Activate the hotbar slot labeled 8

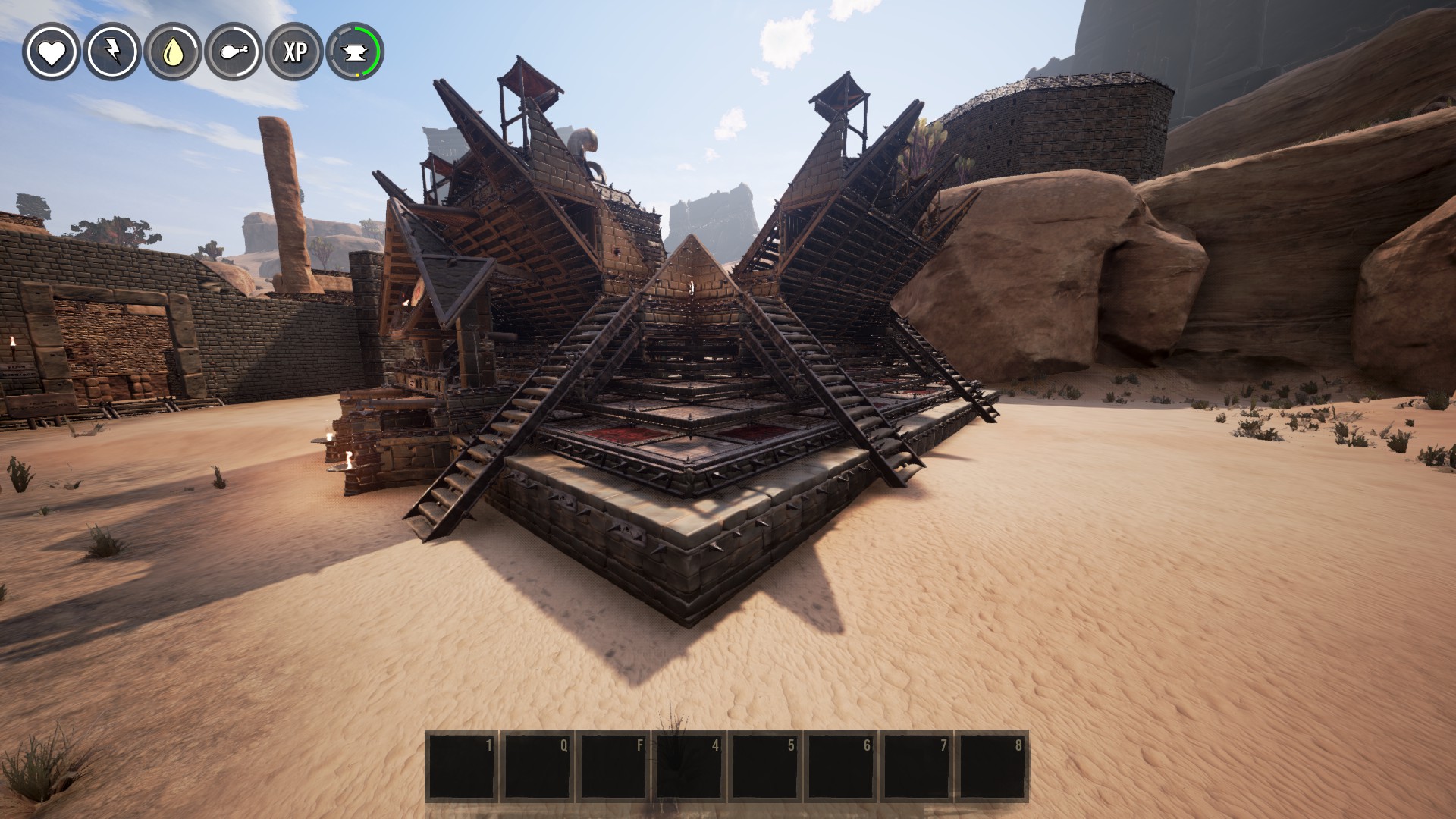992,766
